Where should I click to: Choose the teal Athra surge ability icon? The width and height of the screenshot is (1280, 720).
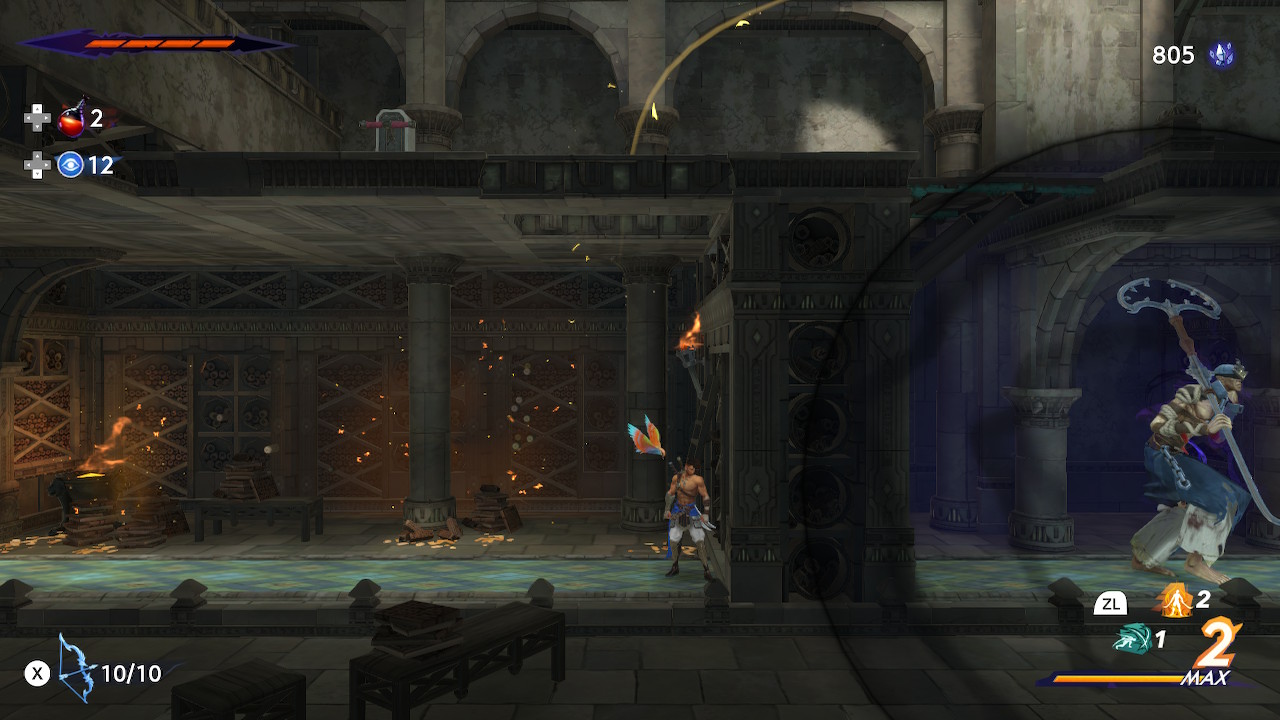click(1131, 638)
